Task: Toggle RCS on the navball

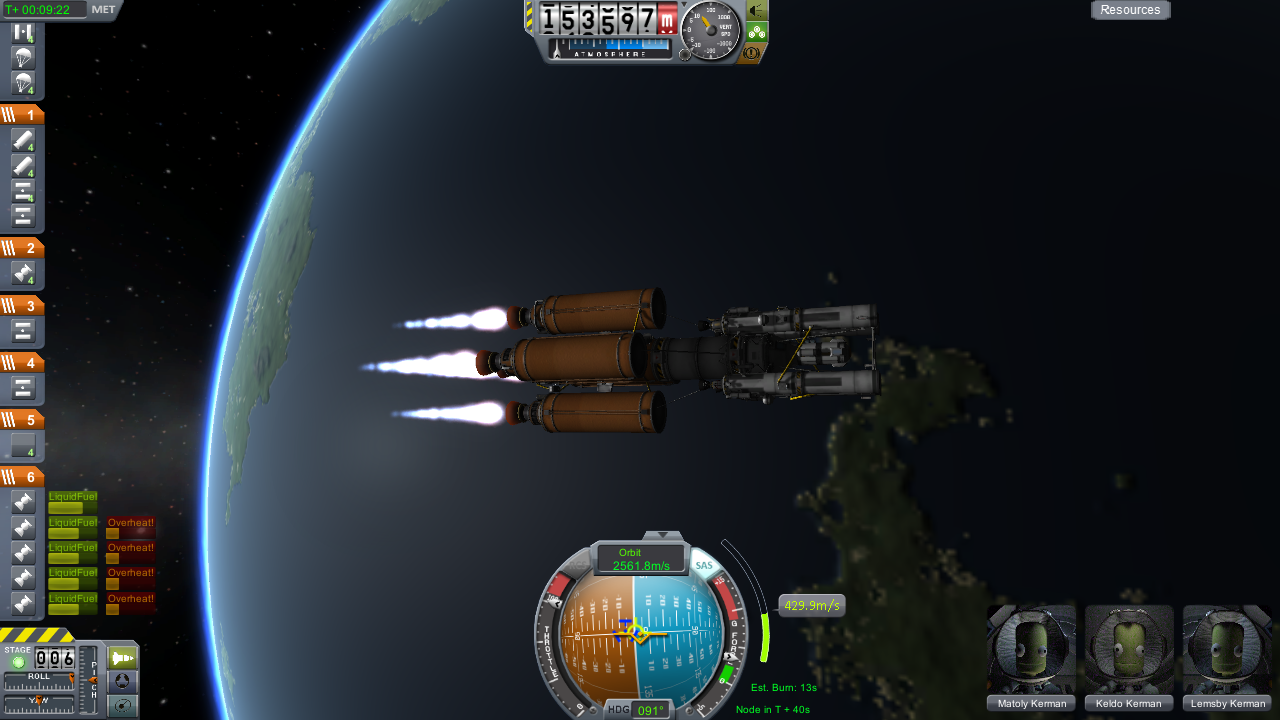Action: tap(553, 603)
